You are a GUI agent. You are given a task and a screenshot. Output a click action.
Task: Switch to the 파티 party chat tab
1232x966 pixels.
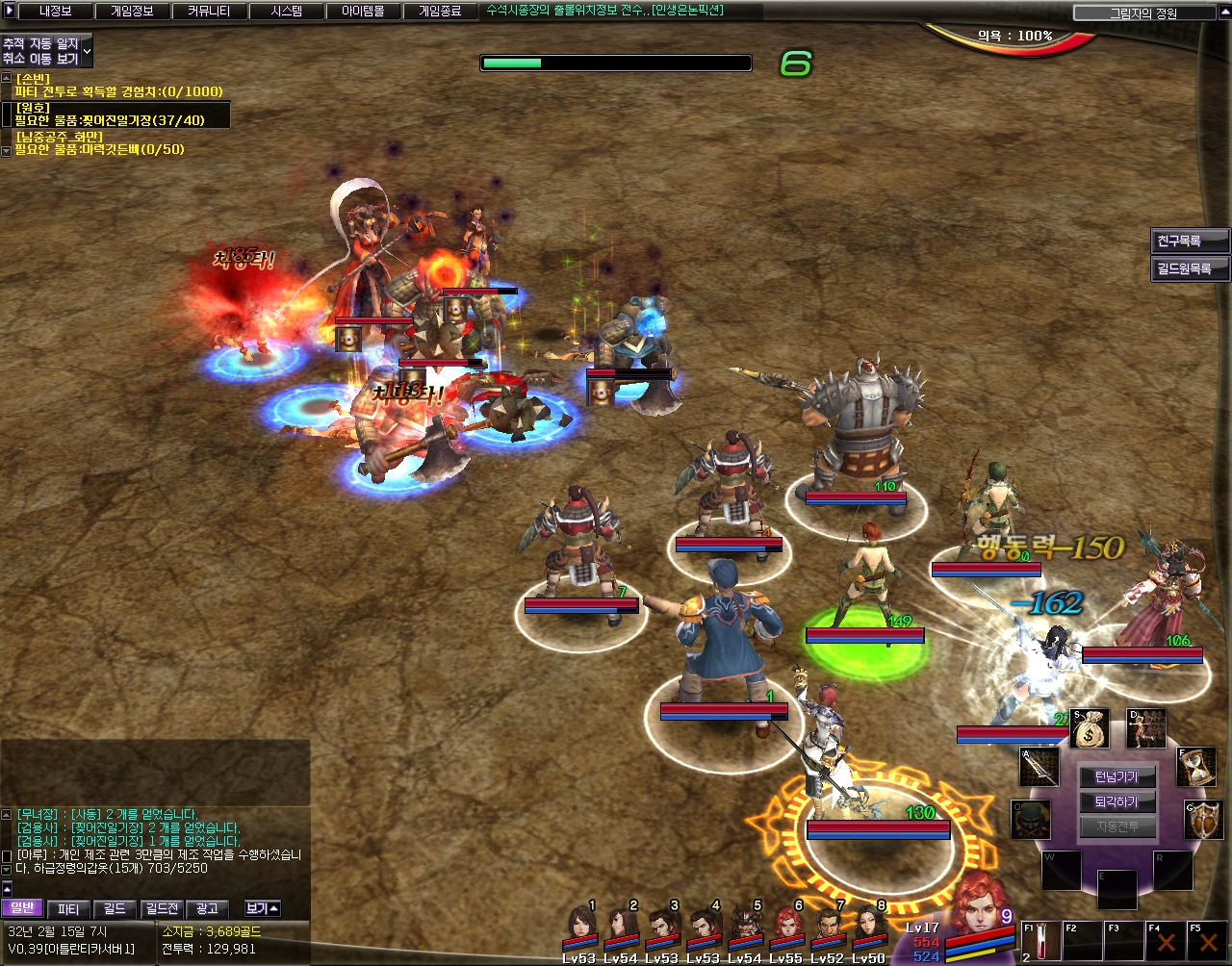[x=68, y=908]
